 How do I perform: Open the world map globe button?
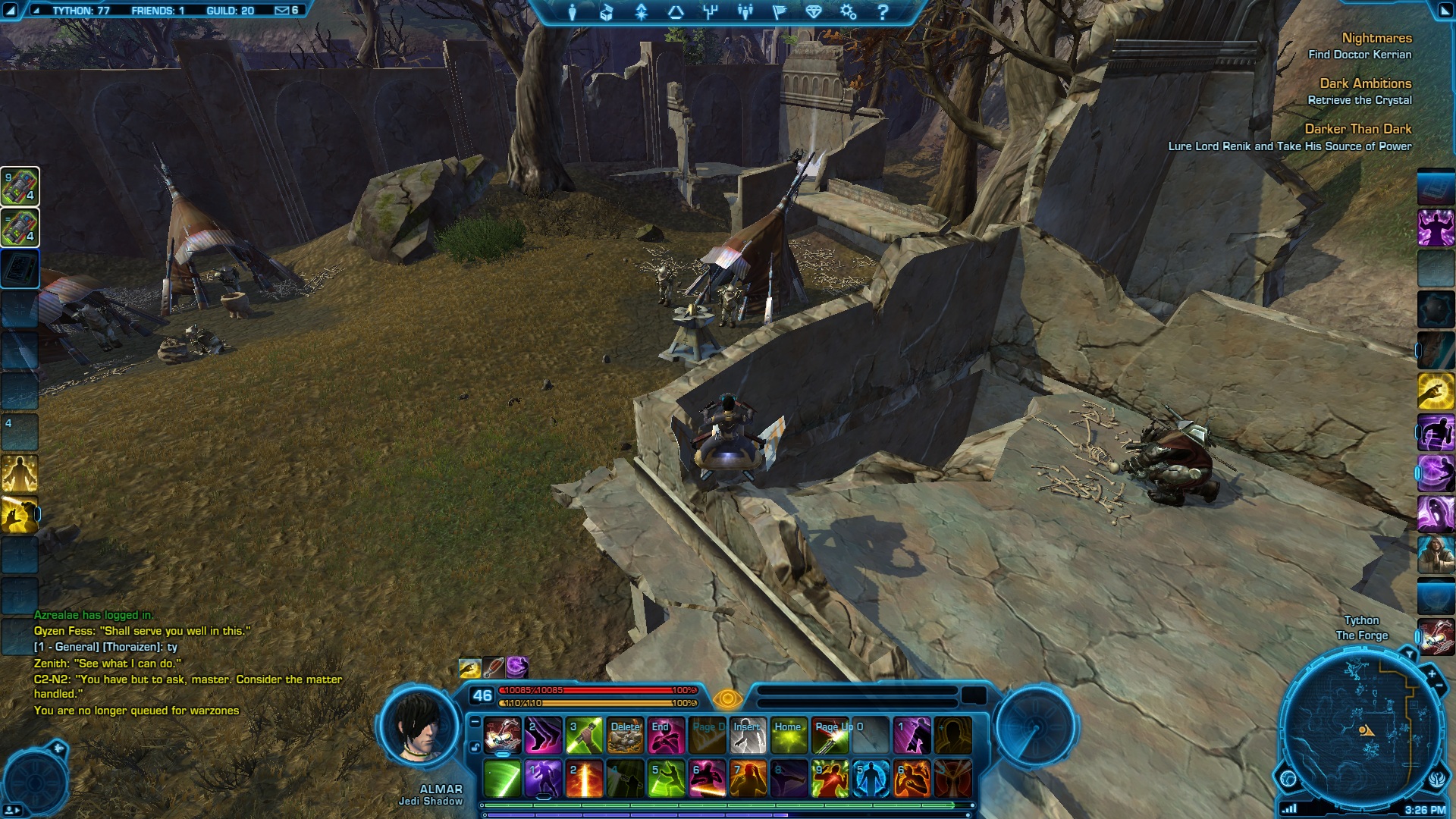(1288, 778)
